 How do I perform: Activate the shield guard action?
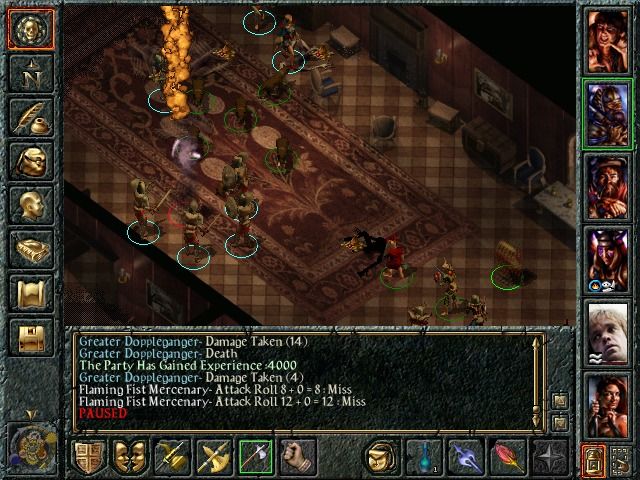click(88, 457)
